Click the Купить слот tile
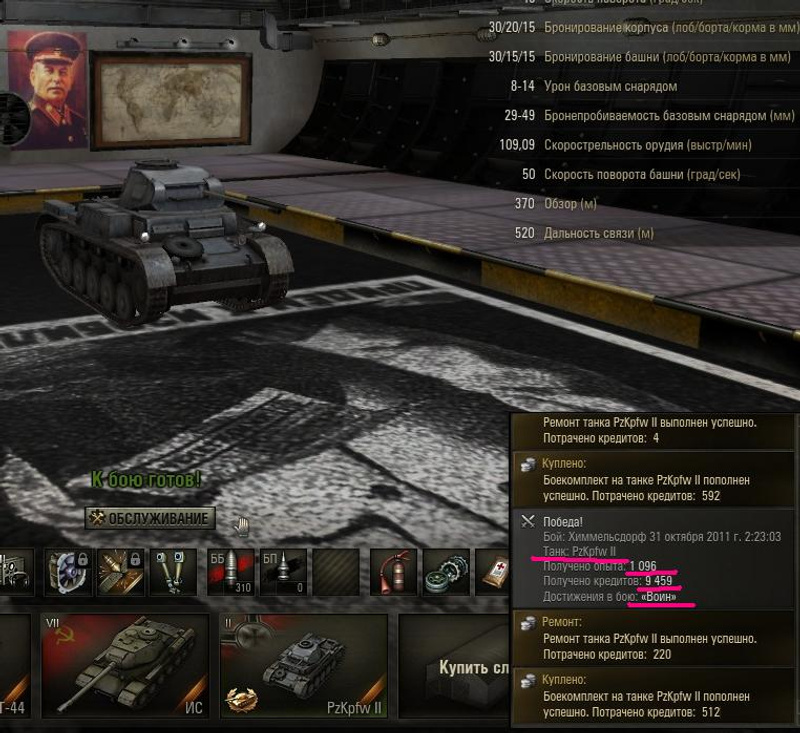800x733 pixels. (x=455, y=666)
